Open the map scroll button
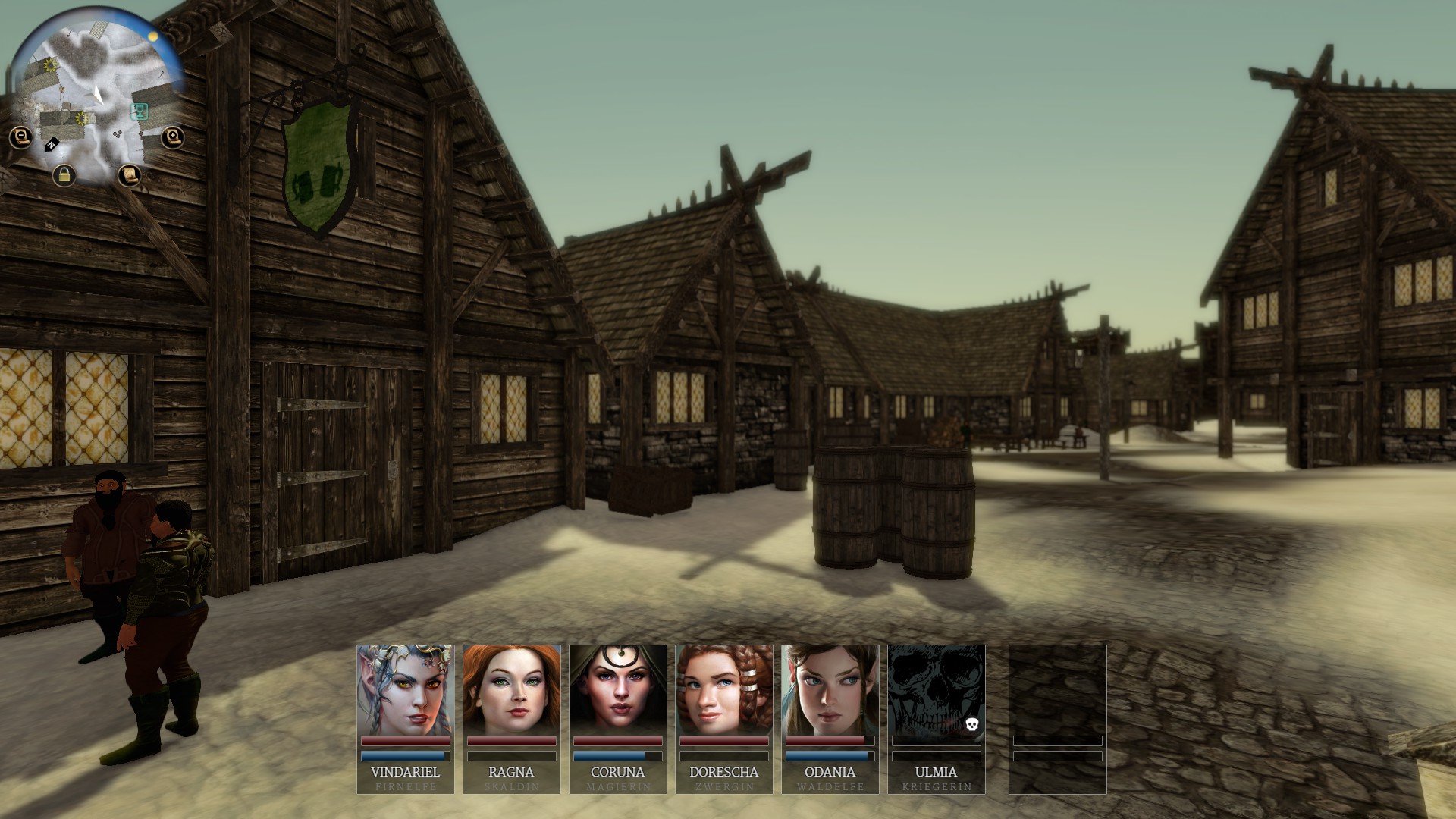The height and width of the screenshot is (819, 1456). click(130, 175)
